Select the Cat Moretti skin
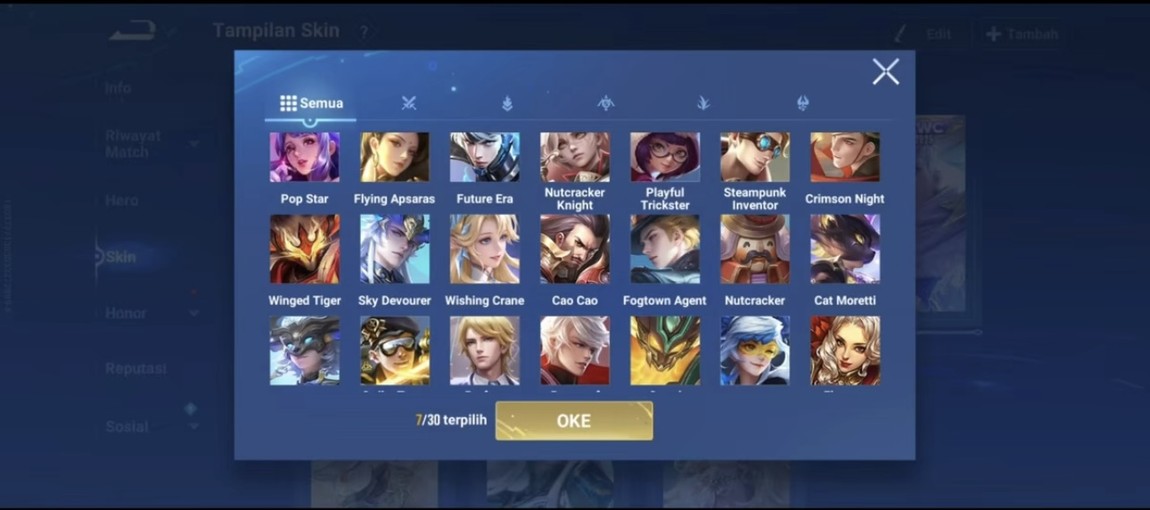The width and height of the screenshot is (1150, 510). (845, 250)
